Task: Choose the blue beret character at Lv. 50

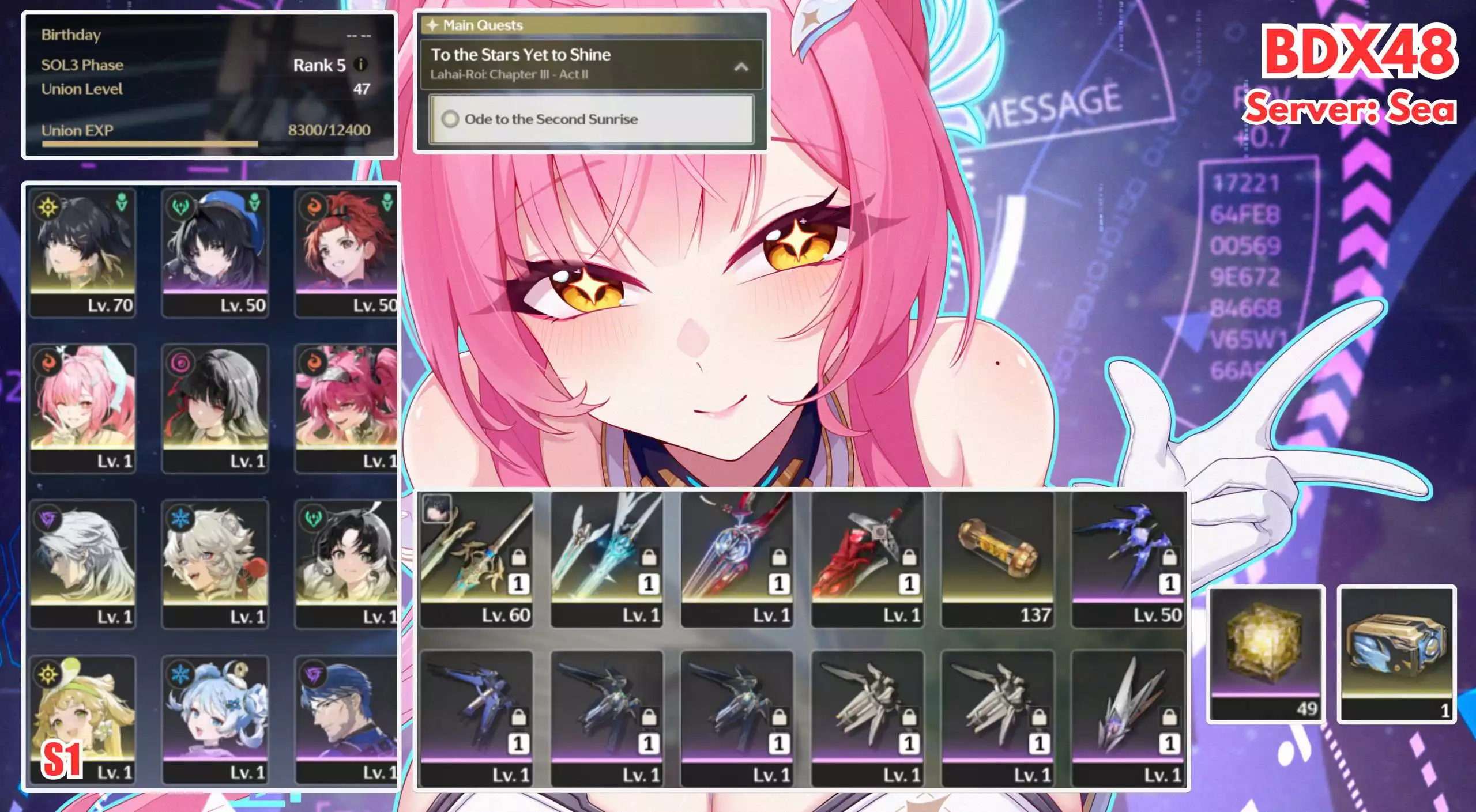Action: (215, 252)
